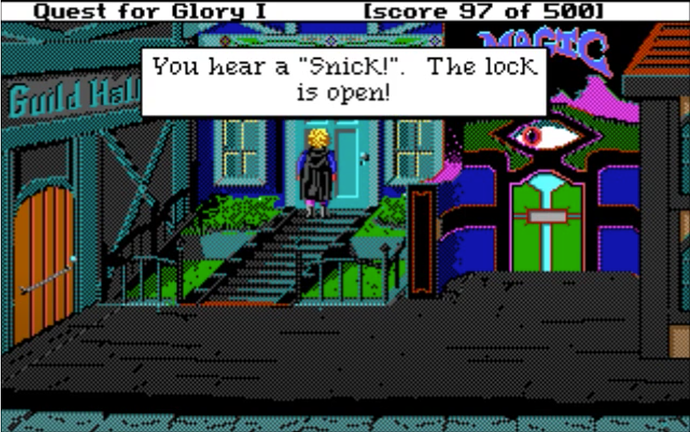Dismiss the "lock is open" message box
This screenshot has width=690, height=432.
point(344,81)
